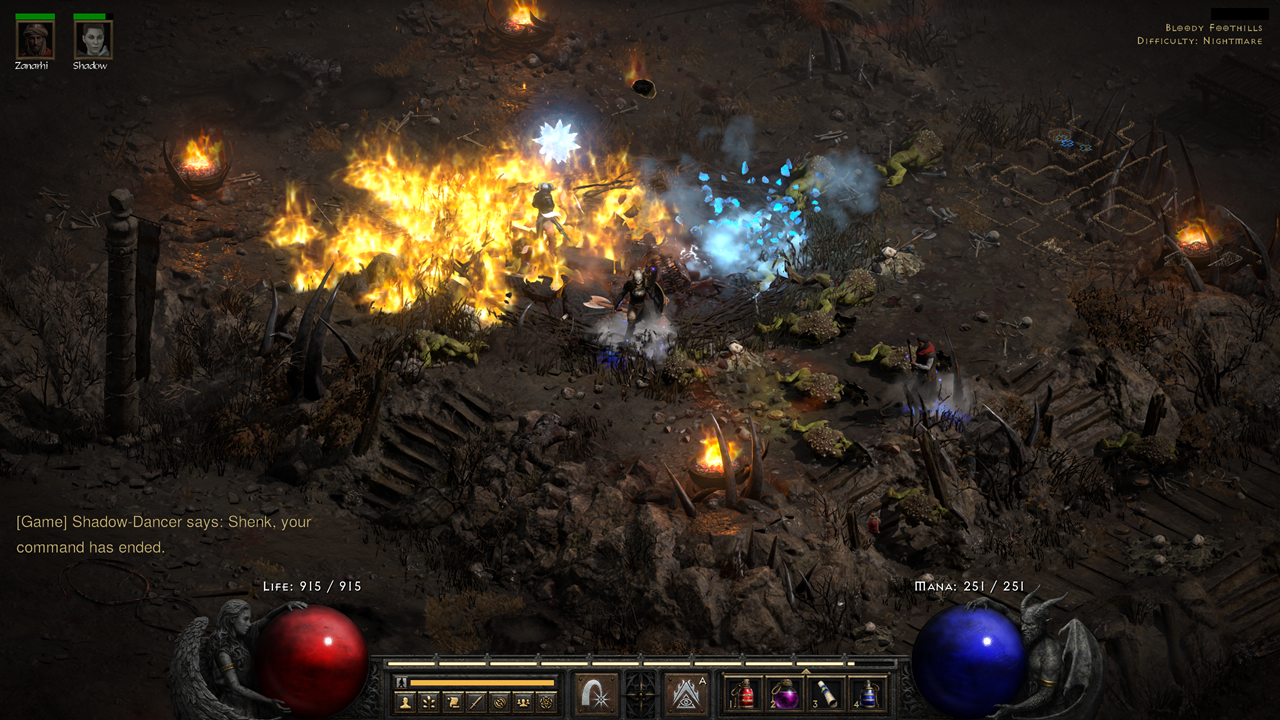Change the right-click skill with eye pyramid
The image size is (1280, 720).
coord(686,693)
